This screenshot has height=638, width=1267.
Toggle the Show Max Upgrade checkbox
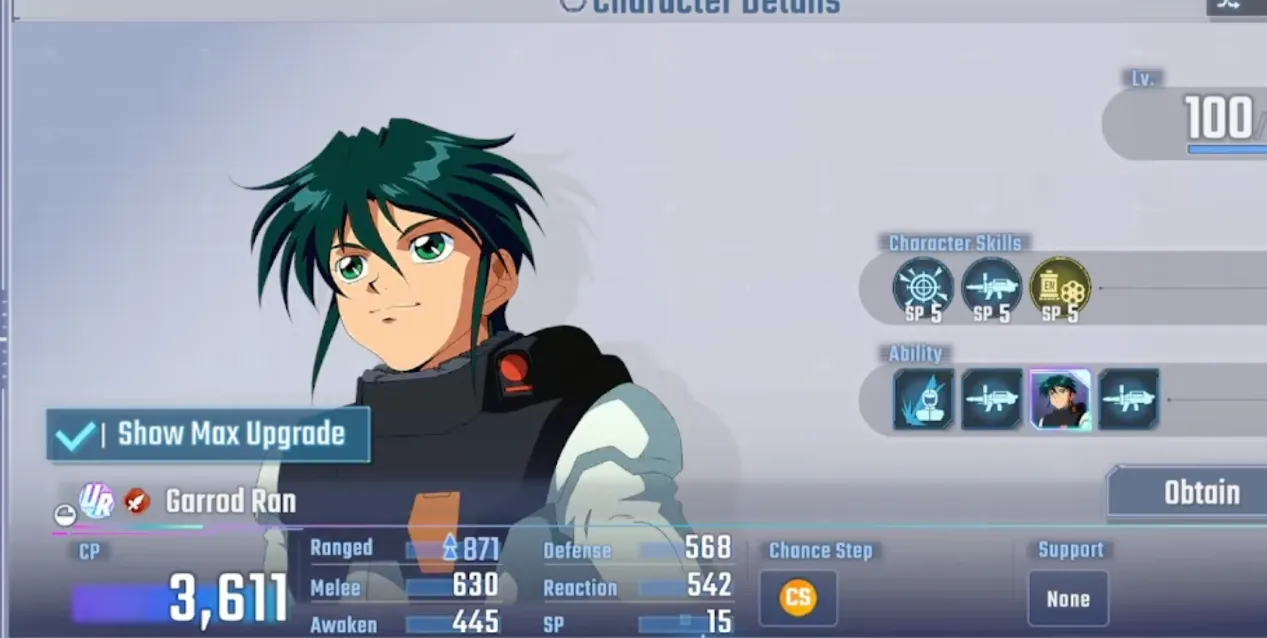(x=75, y=435)
